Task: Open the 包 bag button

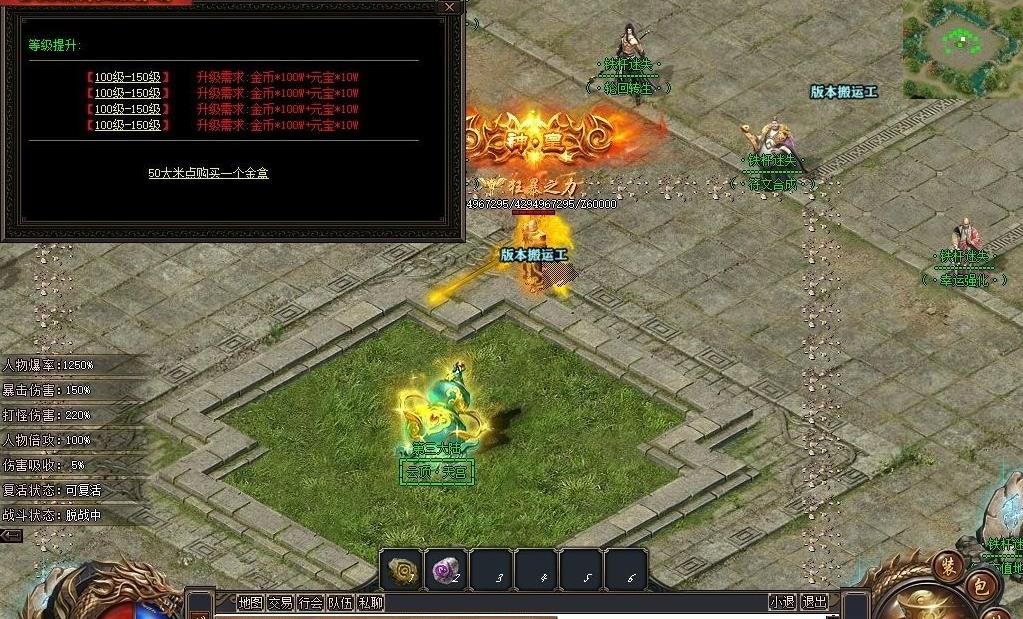Action: (x=981, y=588)
